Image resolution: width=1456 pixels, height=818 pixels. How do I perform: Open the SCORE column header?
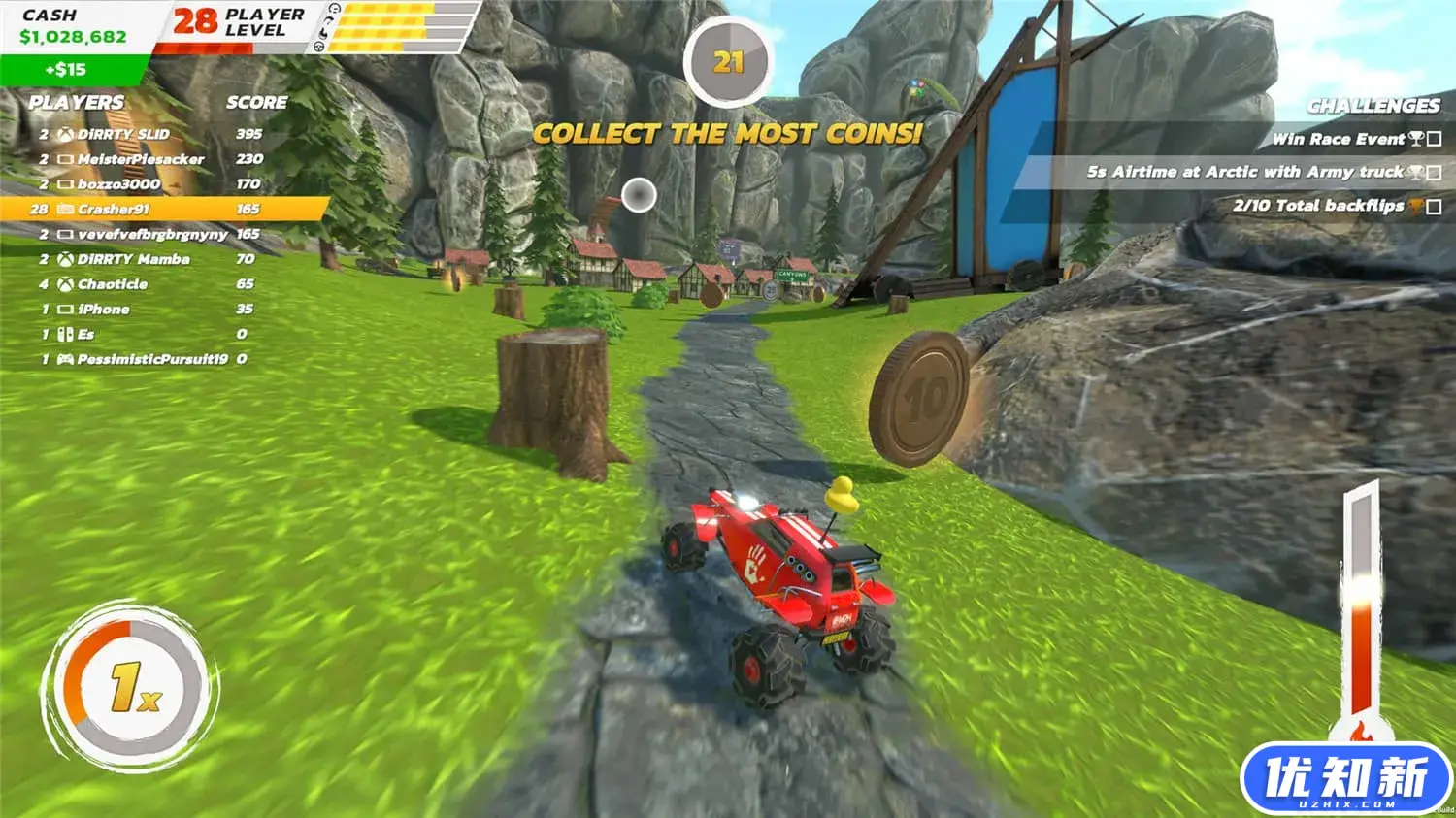tap(256, 102)
